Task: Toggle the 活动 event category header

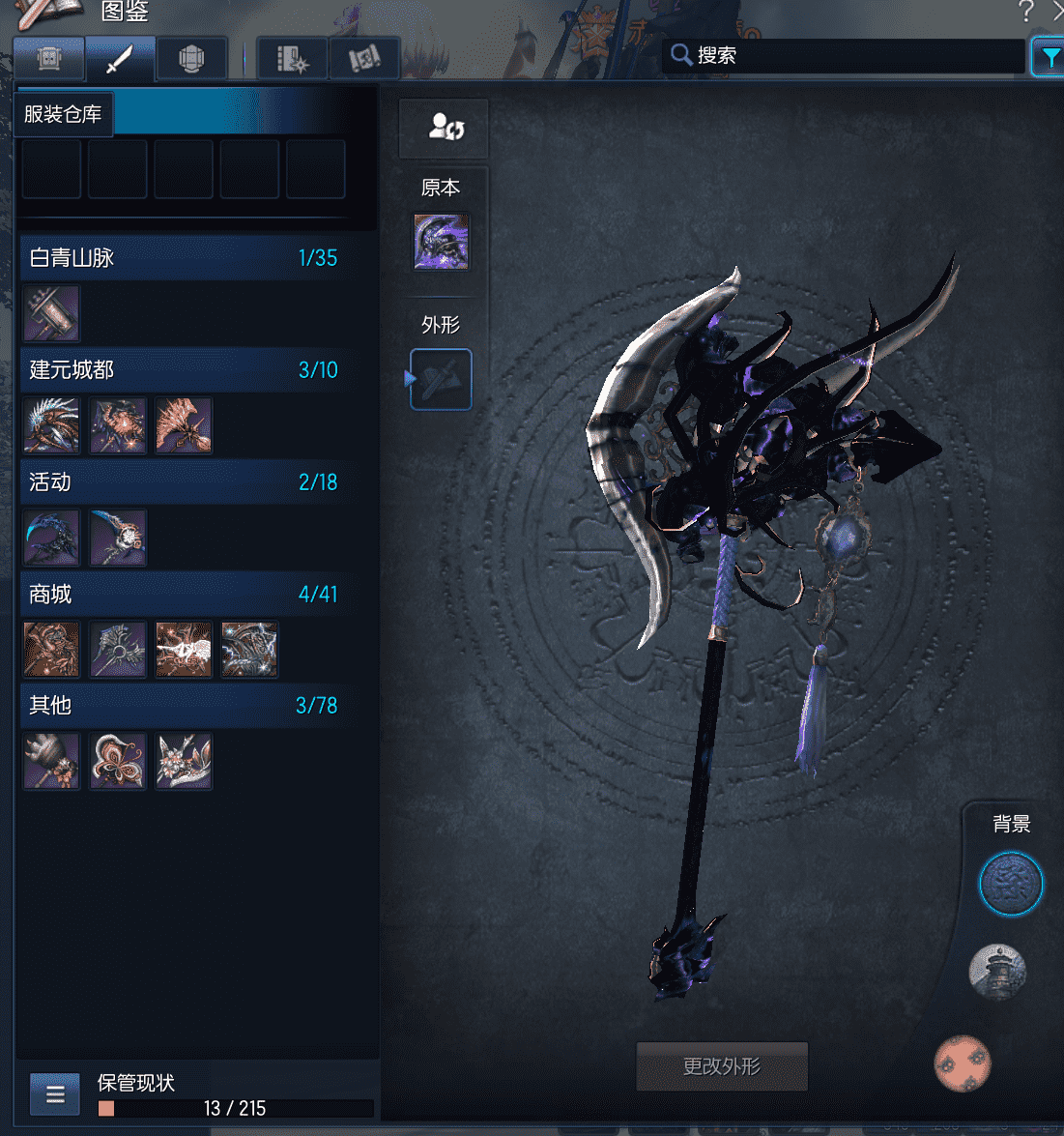Action: 183,482
